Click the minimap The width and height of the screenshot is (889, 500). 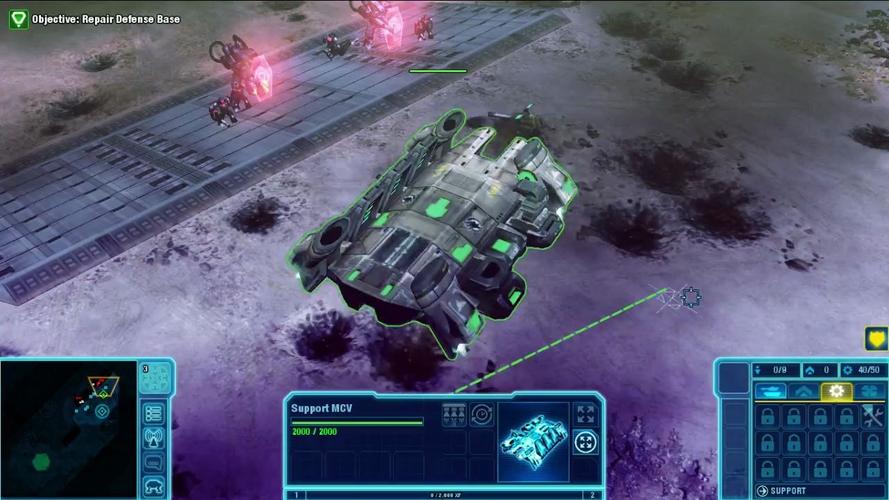click(x=68, y=428)
